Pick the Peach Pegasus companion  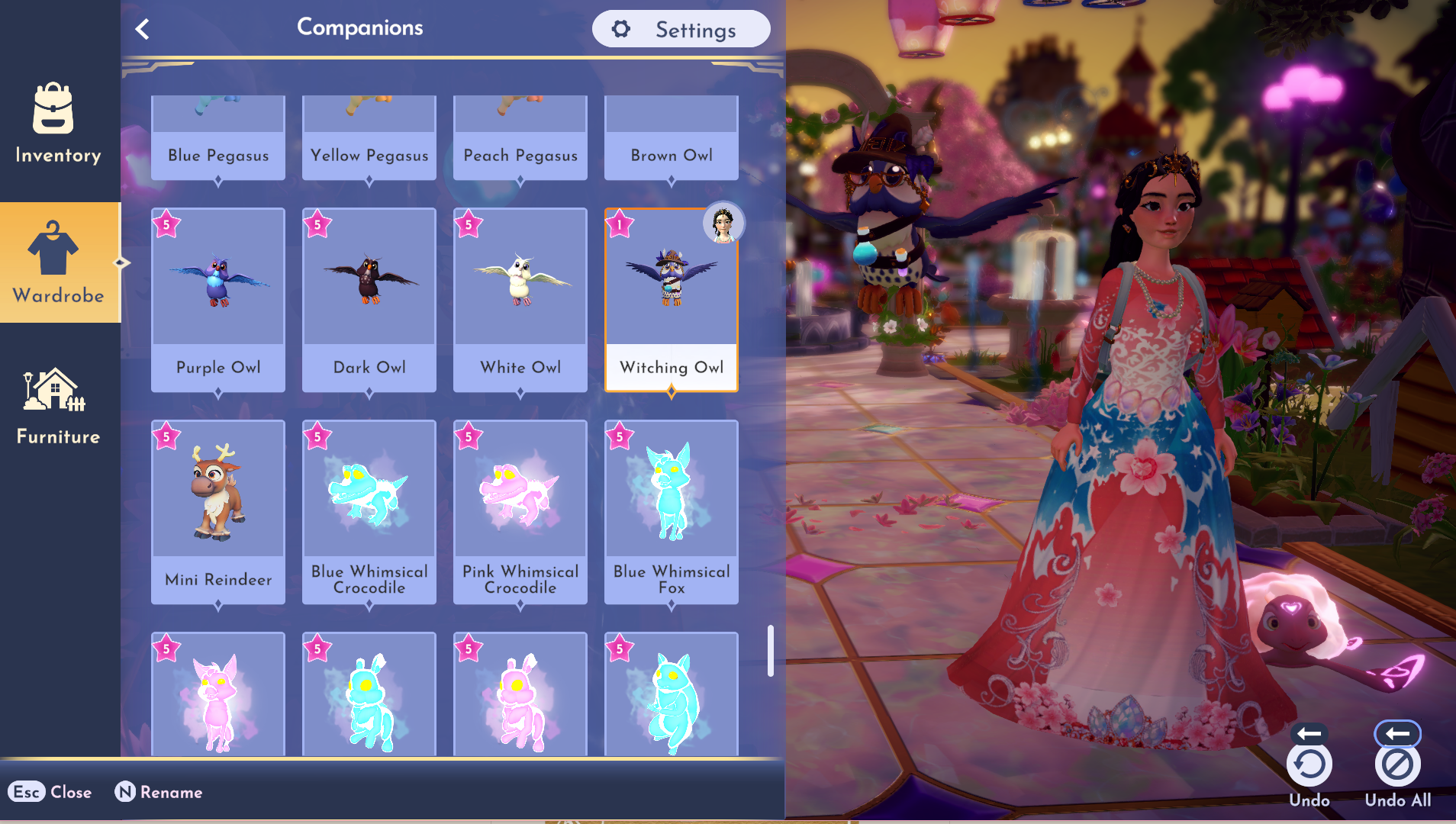pos(520,139)
